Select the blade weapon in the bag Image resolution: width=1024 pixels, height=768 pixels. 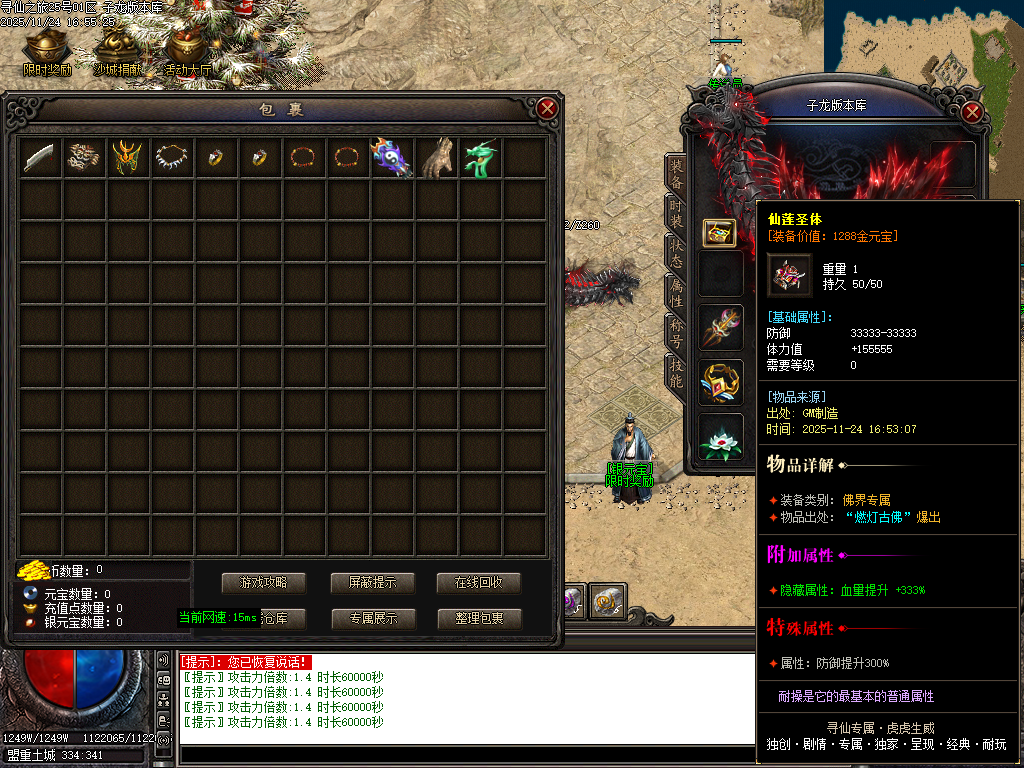click(41, 157)
